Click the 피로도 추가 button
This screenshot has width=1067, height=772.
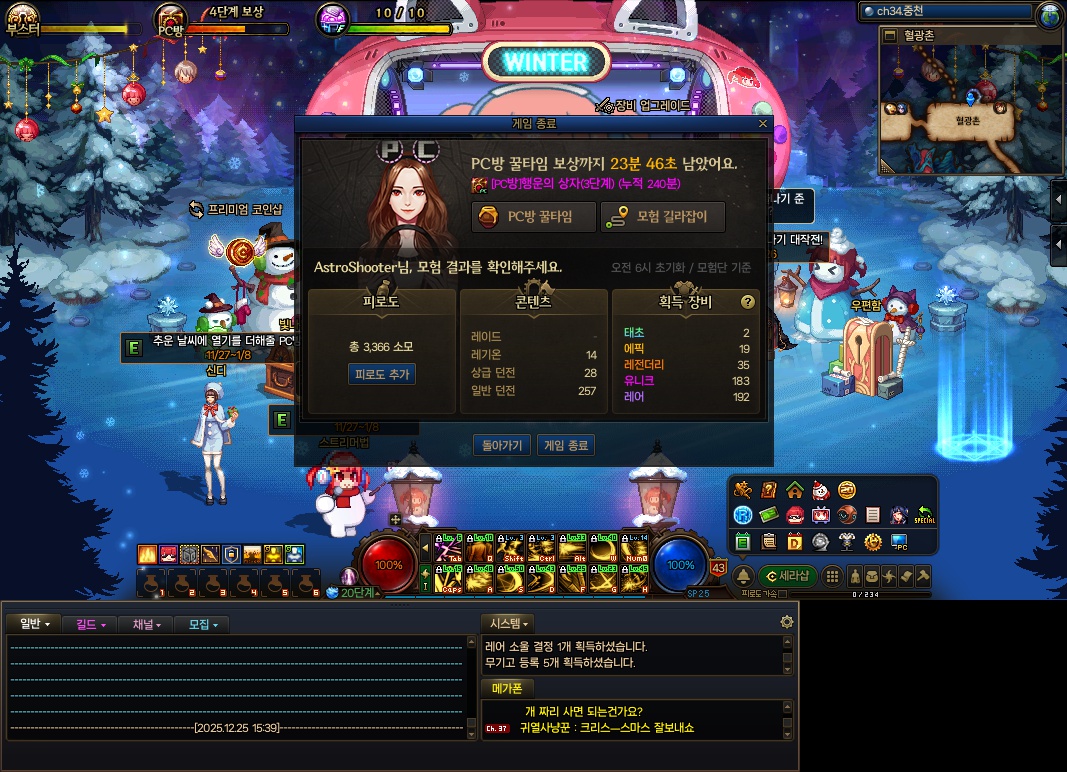tap(381, 374)
